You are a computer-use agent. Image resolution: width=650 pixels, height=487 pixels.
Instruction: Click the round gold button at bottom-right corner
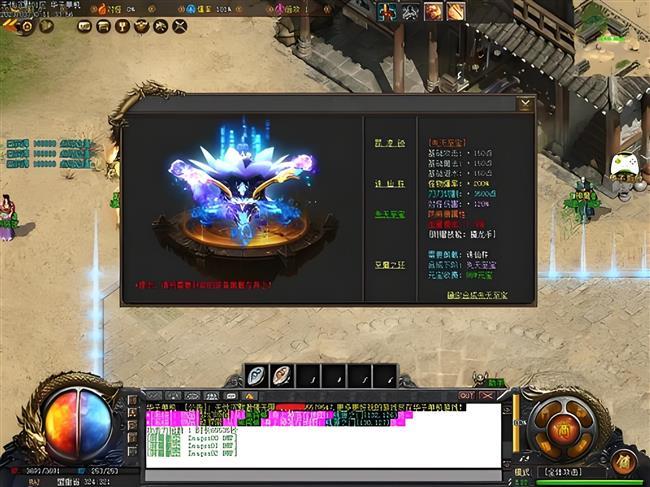[x=624, y=461]
